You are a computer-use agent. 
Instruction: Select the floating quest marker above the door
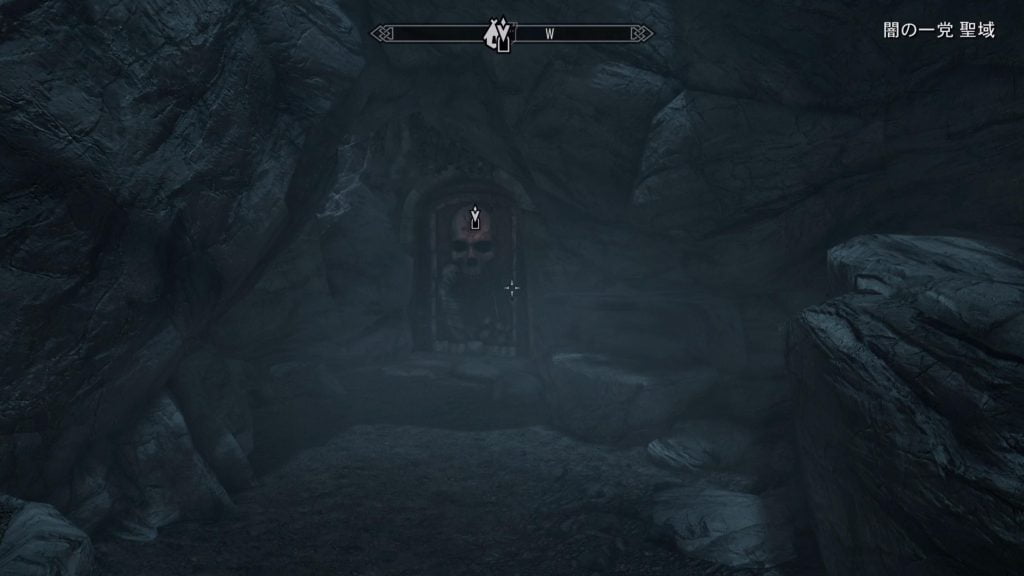475,217
